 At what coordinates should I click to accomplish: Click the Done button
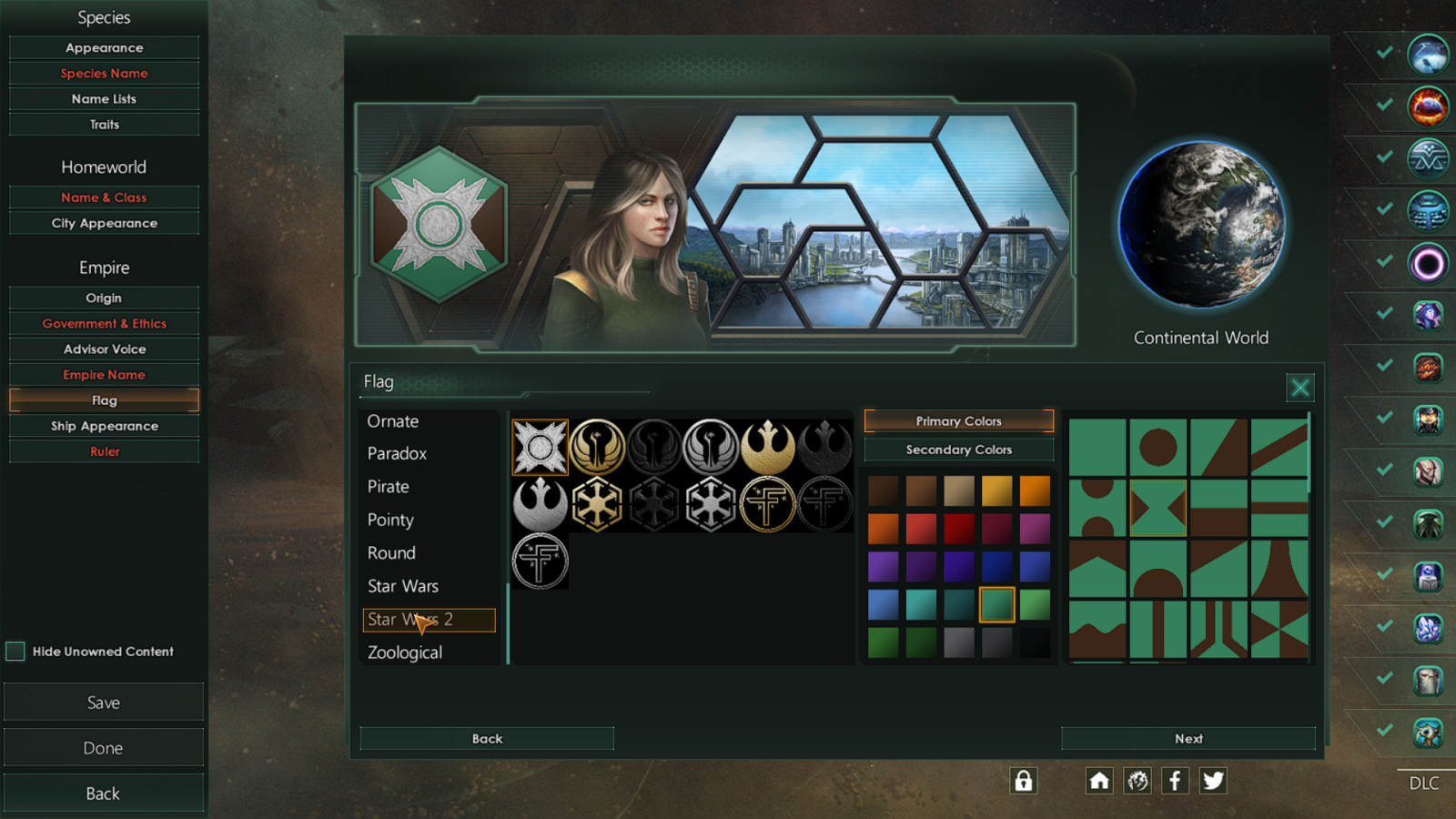tap(104, 748)
